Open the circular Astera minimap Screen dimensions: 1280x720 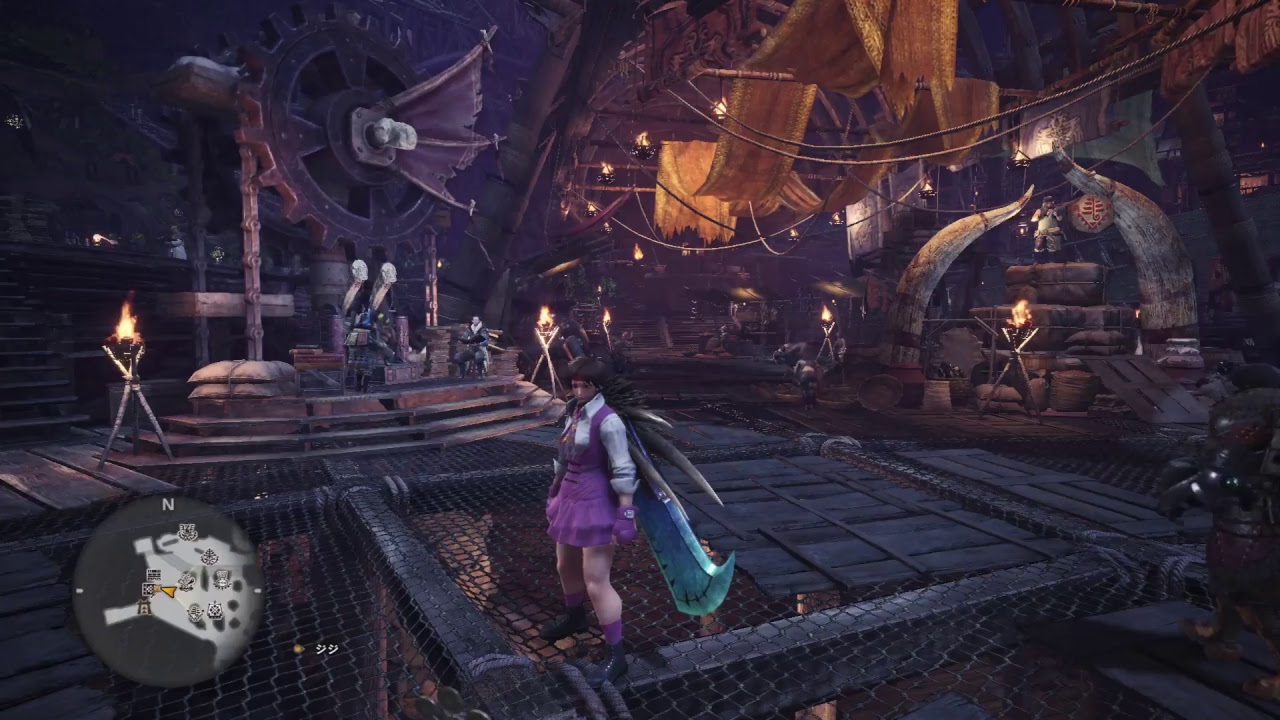[167, 590]
